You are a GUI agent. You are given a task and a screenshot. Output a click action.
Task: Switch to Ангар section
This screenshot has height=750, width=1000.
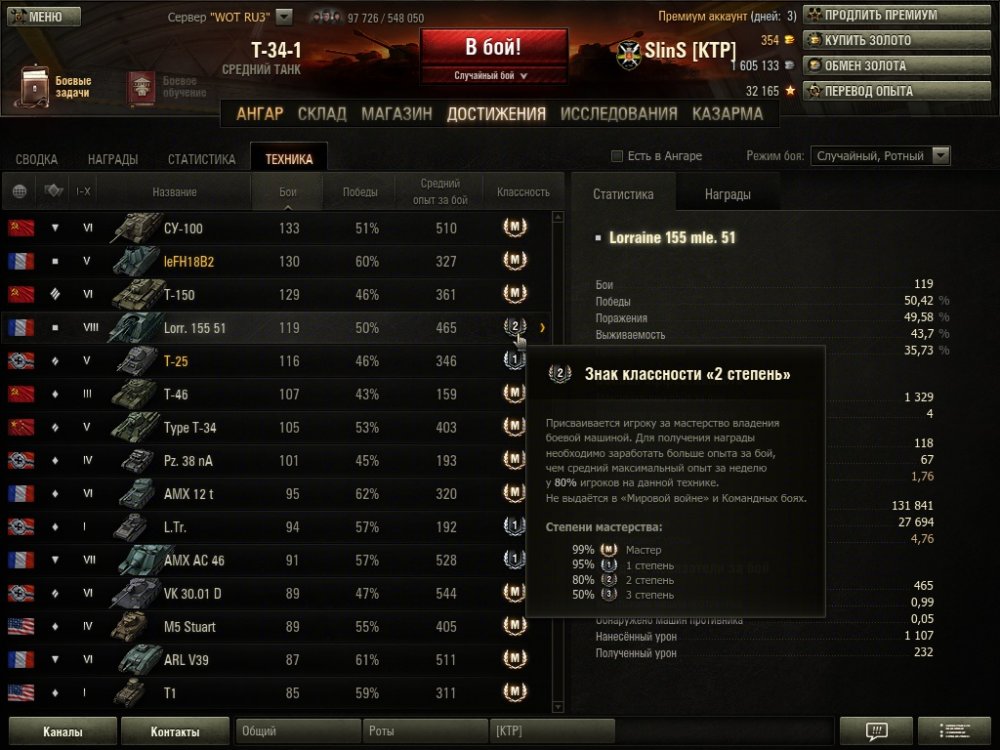coord(260,114)
